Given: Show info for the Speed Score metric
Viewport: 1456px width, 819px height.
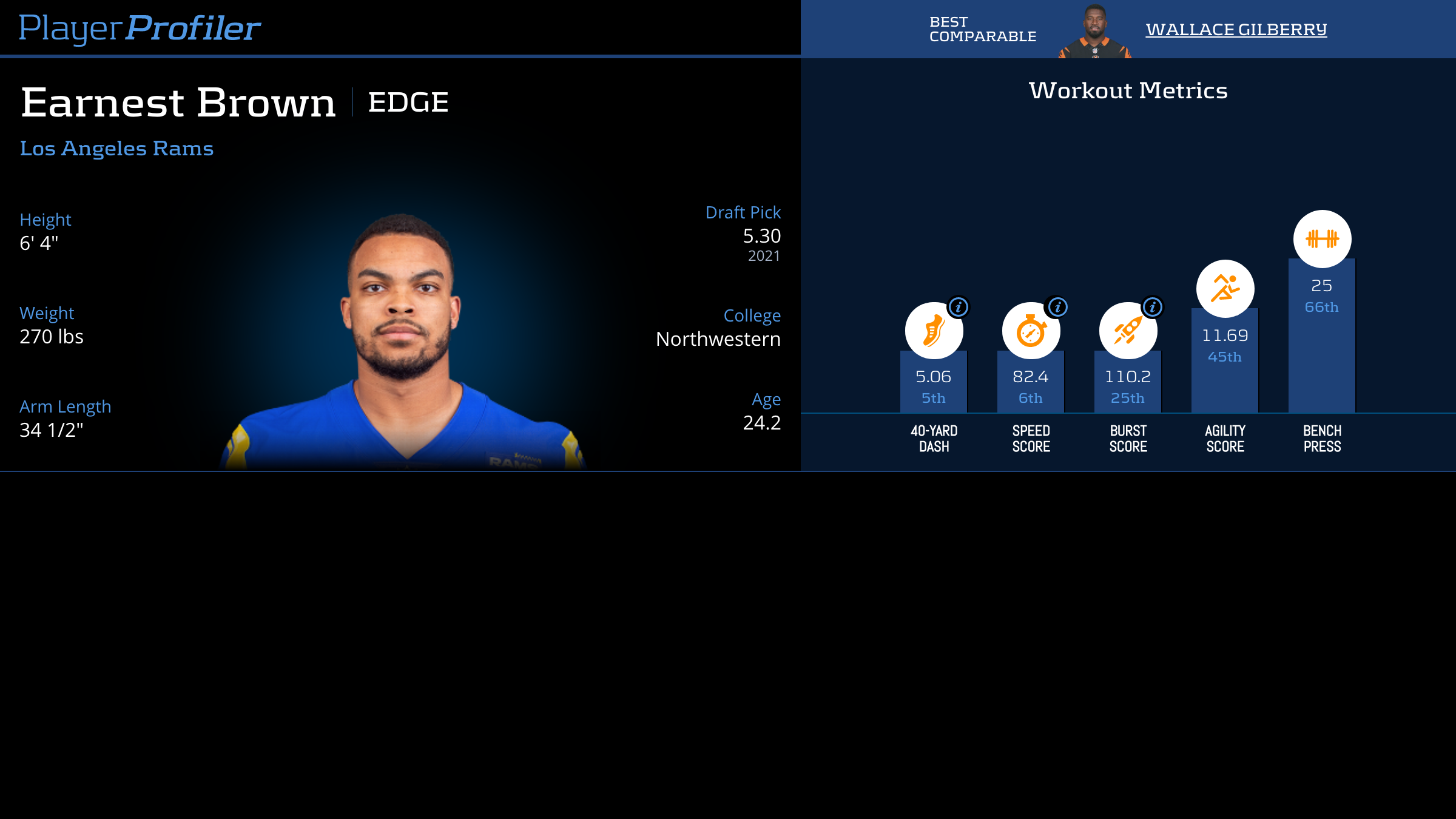Looking at the screenshot, I should (x=1057, y=307).
